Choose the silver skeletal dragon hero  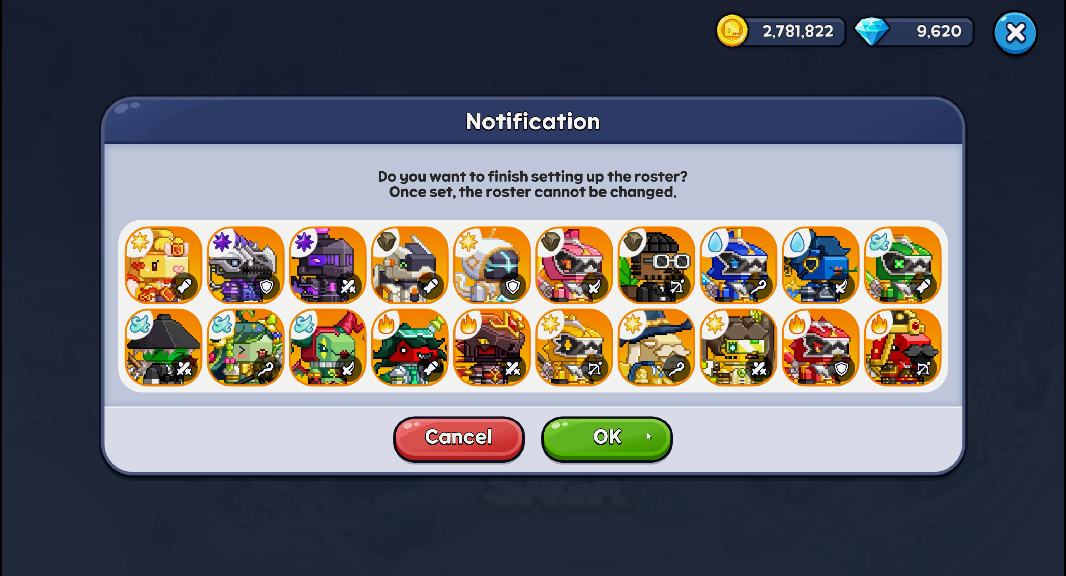point(245,265)
